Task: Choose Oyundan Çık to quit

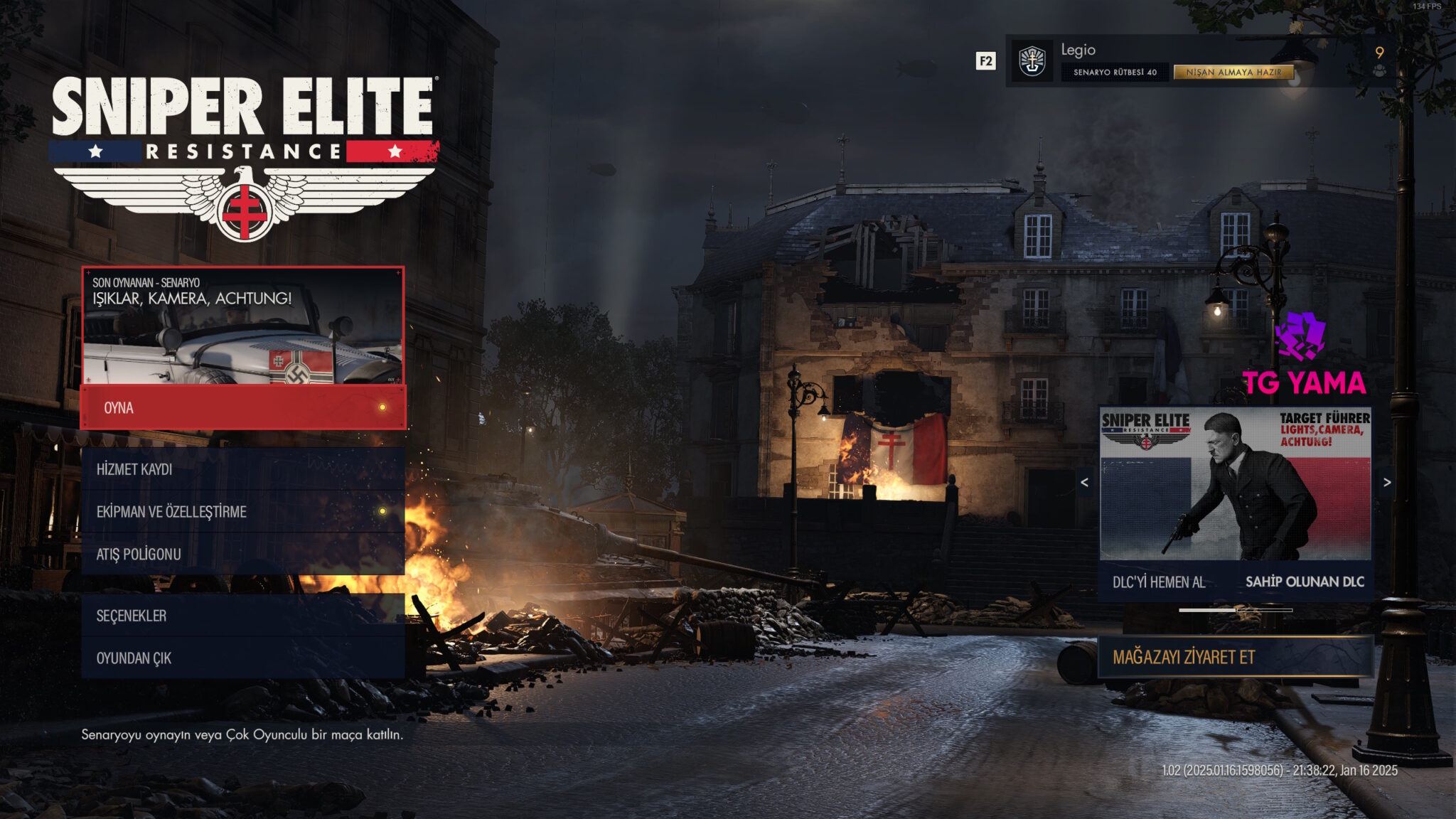Action: 243,658
